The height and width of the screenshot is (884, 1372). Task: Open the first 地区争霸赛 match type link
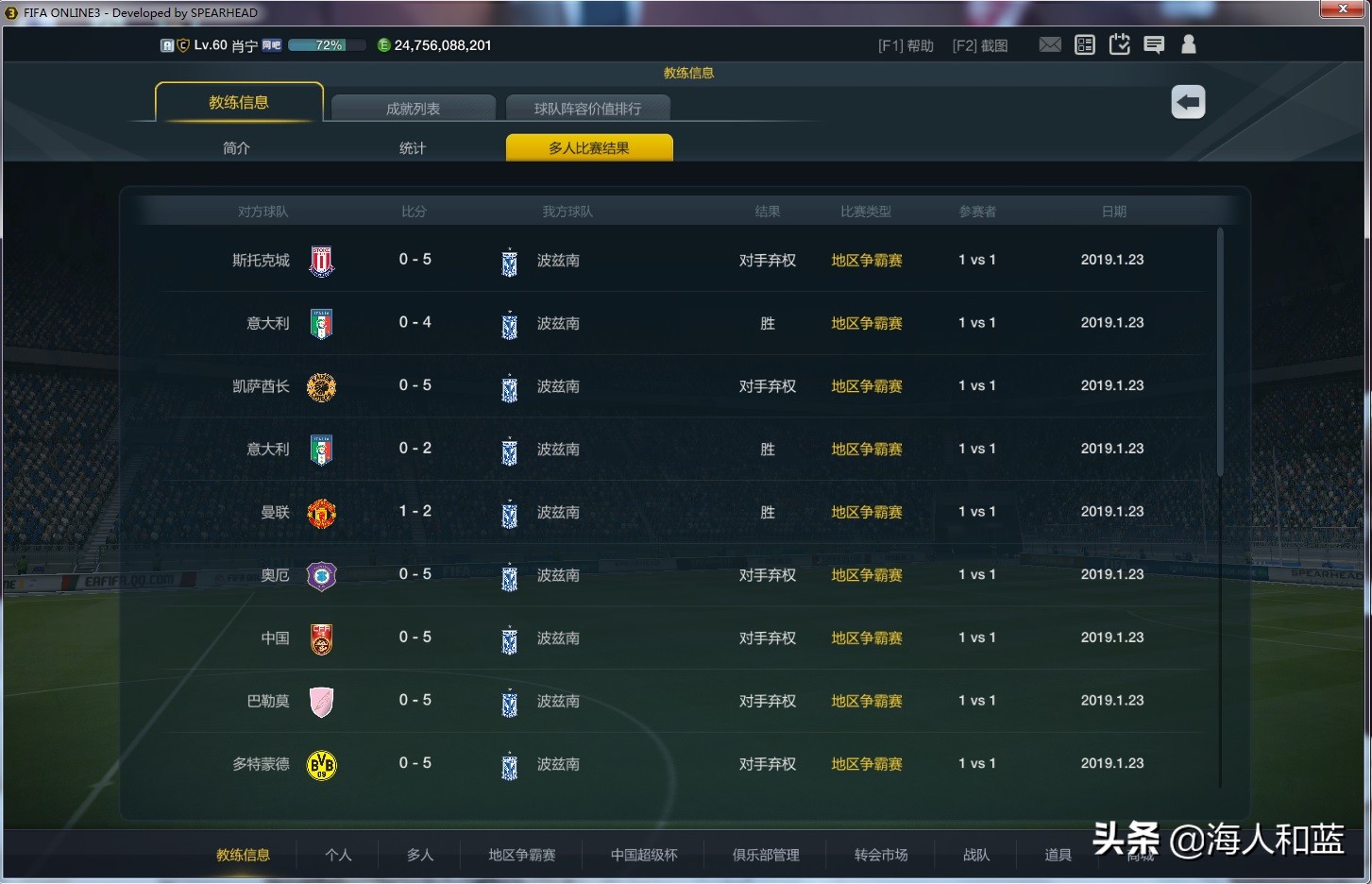(866, 261)
